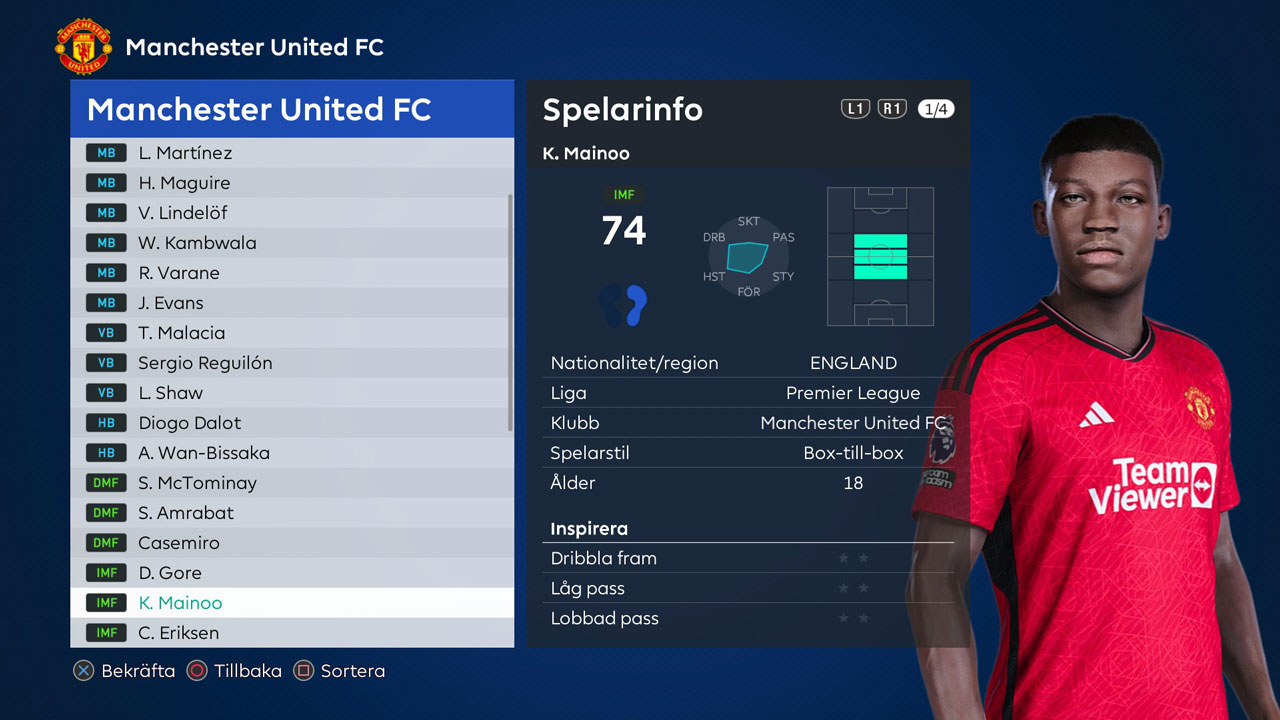Choose Diogo Dalot's row
This screenshot has width=1280, height=720.
pyautogui.click(x=290, y=423)
